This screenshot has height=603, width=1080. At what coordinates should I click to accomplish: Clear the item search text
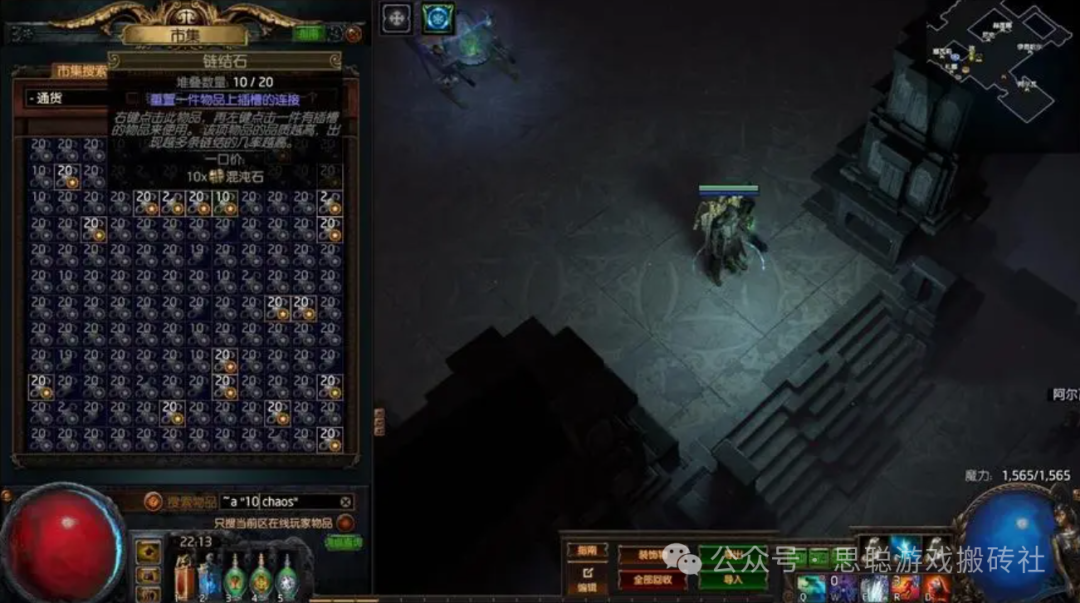point(346,502)
